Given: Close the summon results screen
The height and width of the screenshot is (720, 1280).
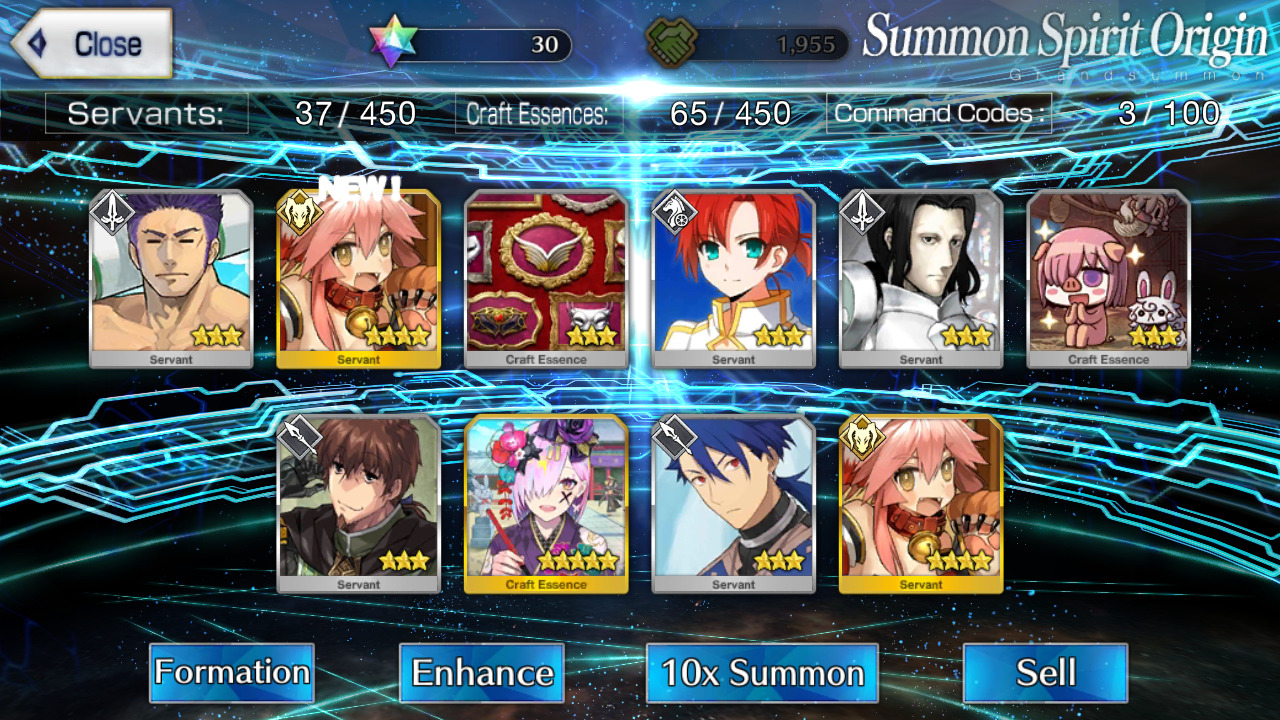Looking at the screenshot, I should (x=92, y=44).
